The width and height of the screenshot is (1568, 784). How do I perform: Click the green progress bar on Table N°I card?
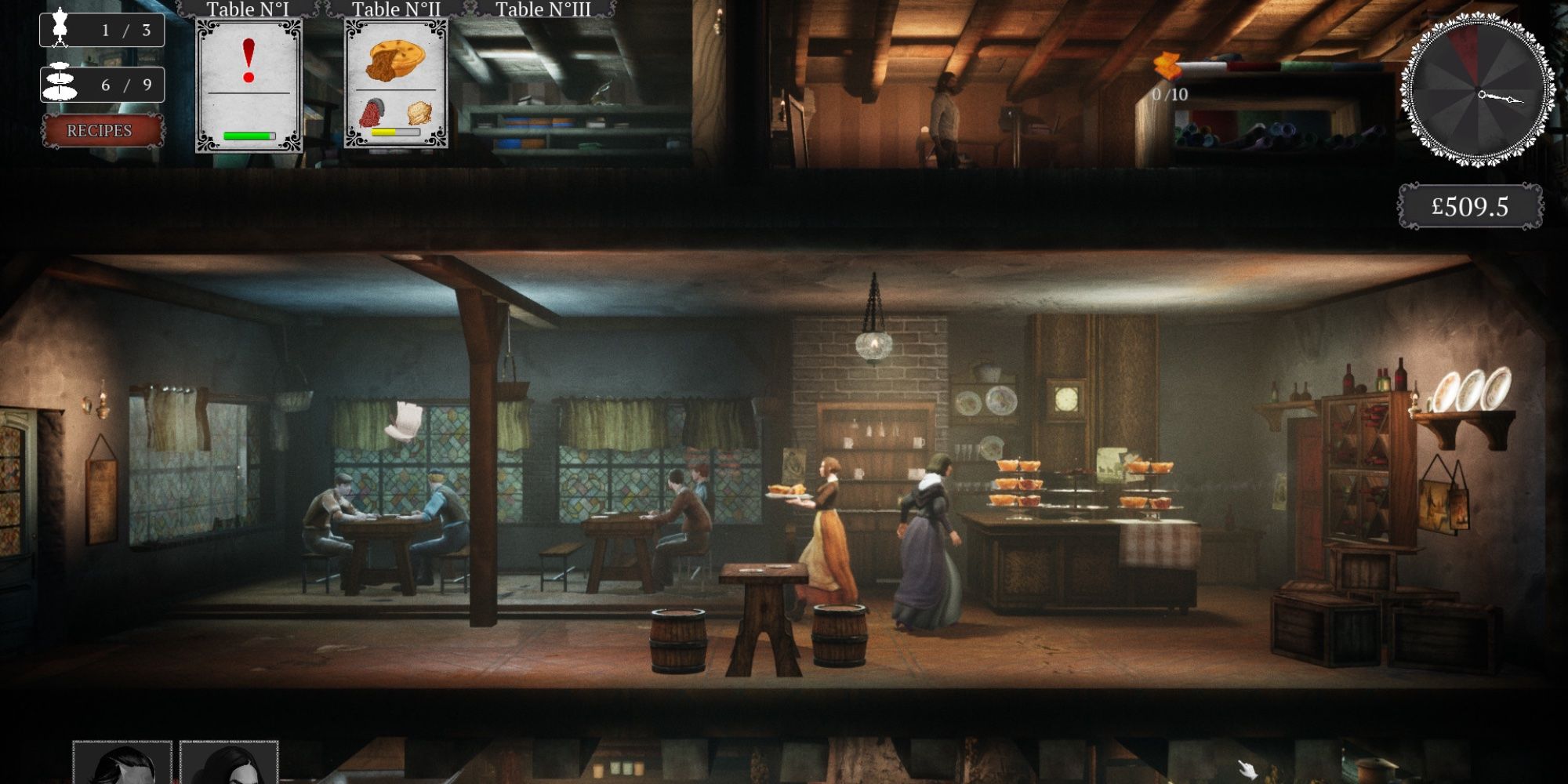[x=251, y=133]
